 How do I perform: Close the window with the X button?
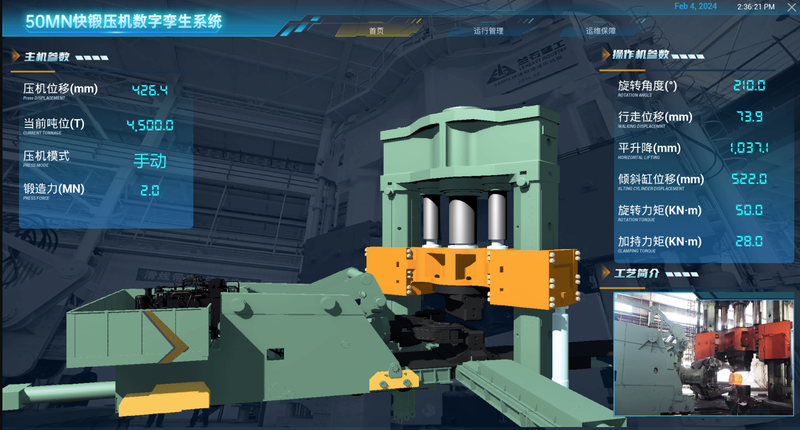[791, 7]
